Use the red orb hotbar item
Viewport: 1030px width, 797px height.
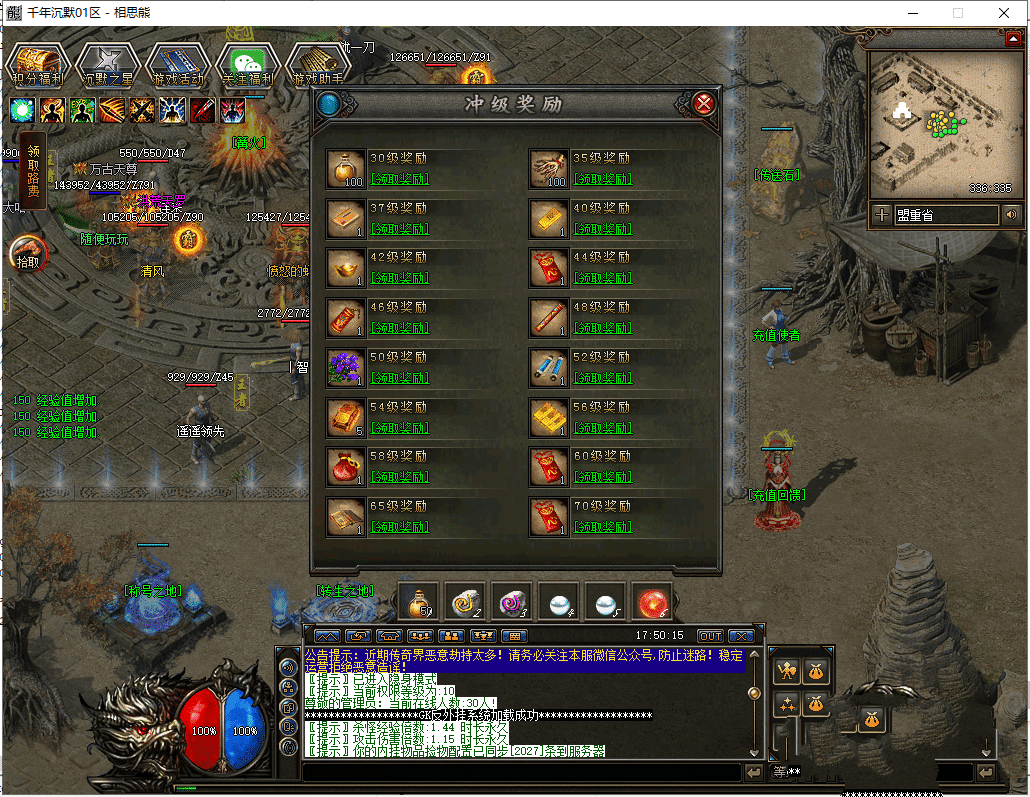click(x=653, y=602)
